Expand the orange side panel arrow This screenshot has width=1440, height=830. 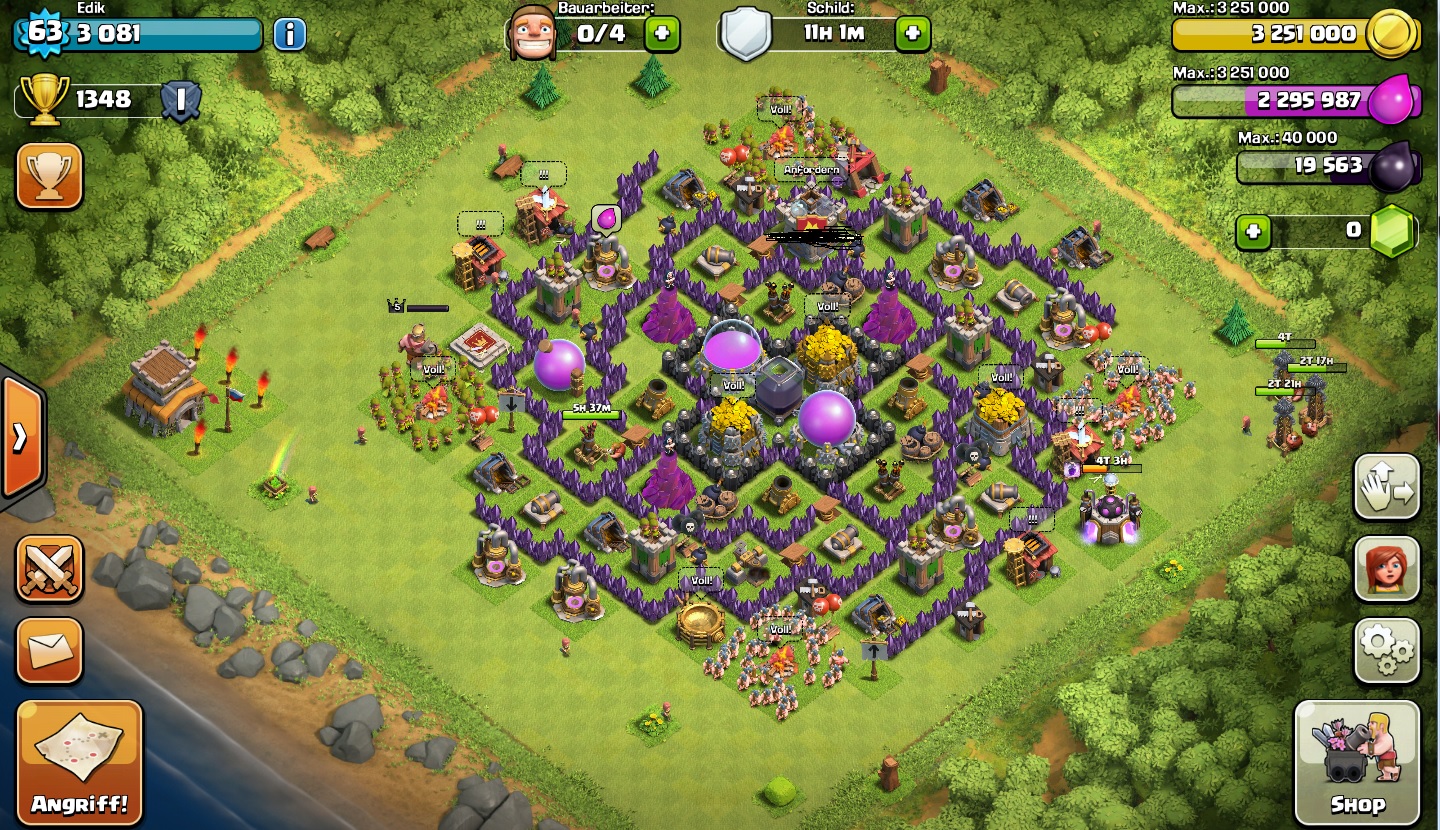(x=20, y=437)
